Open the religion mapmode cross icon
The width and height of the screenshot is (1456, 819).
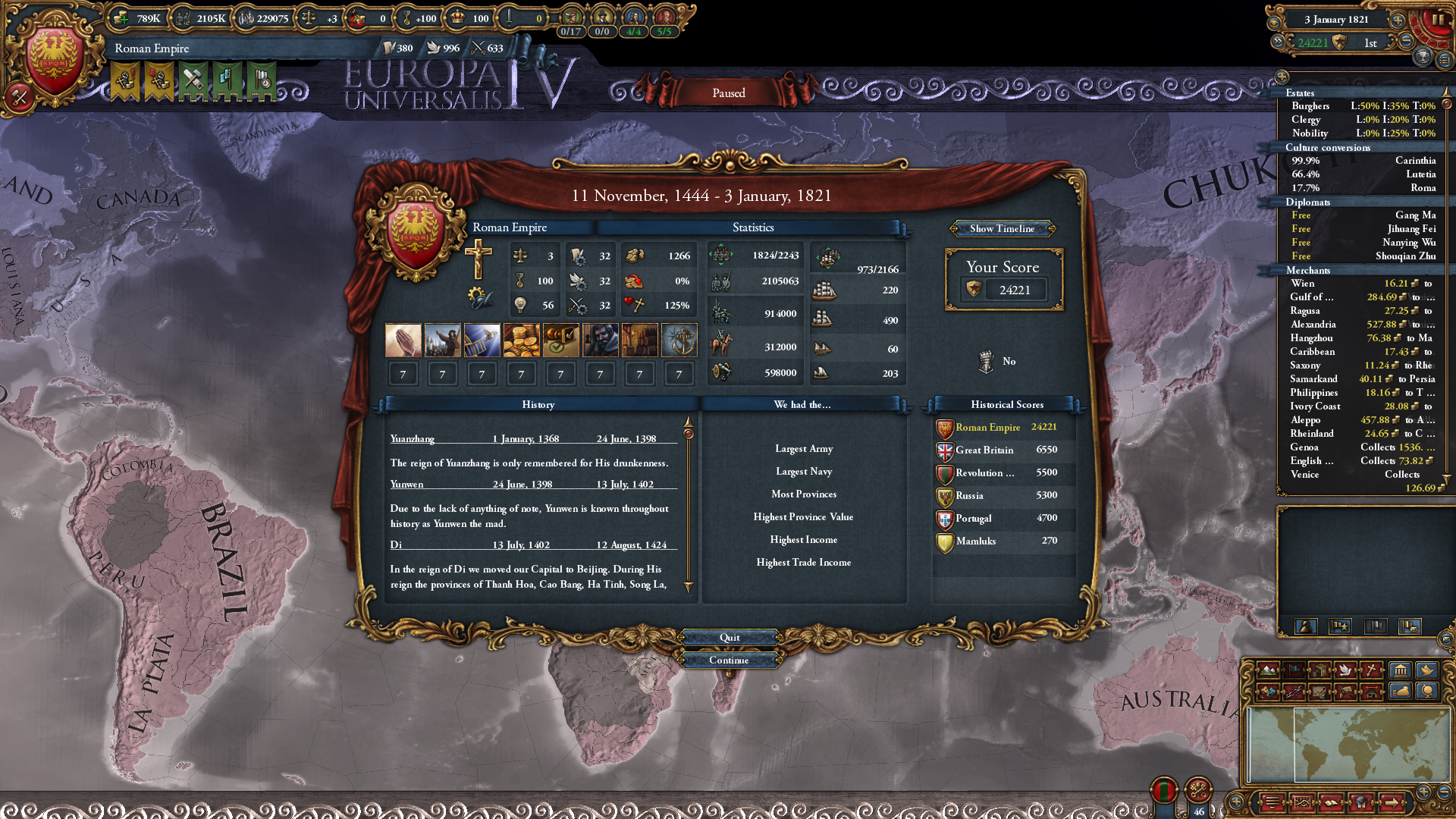point(1371,670)
